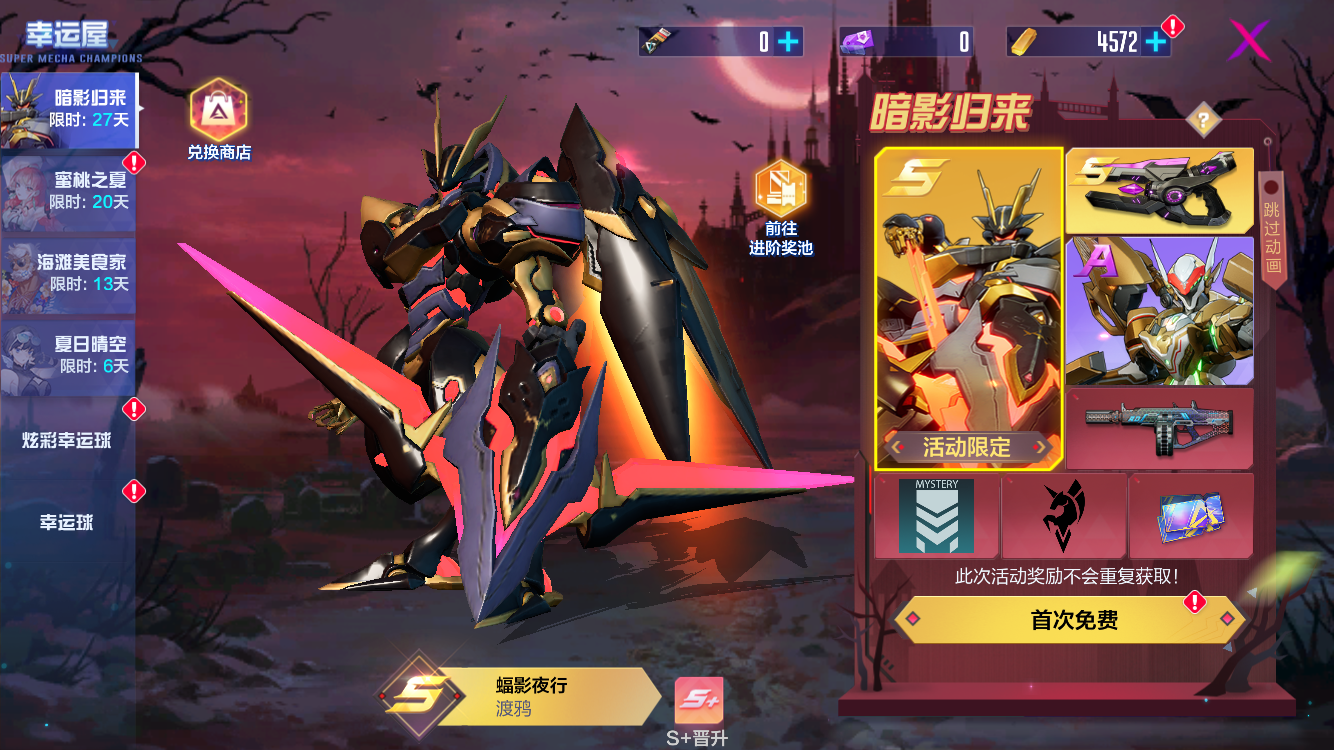Open the 兑换商店 exchange shop
The image size is (1334, 750).
click(x=218, y=120)
